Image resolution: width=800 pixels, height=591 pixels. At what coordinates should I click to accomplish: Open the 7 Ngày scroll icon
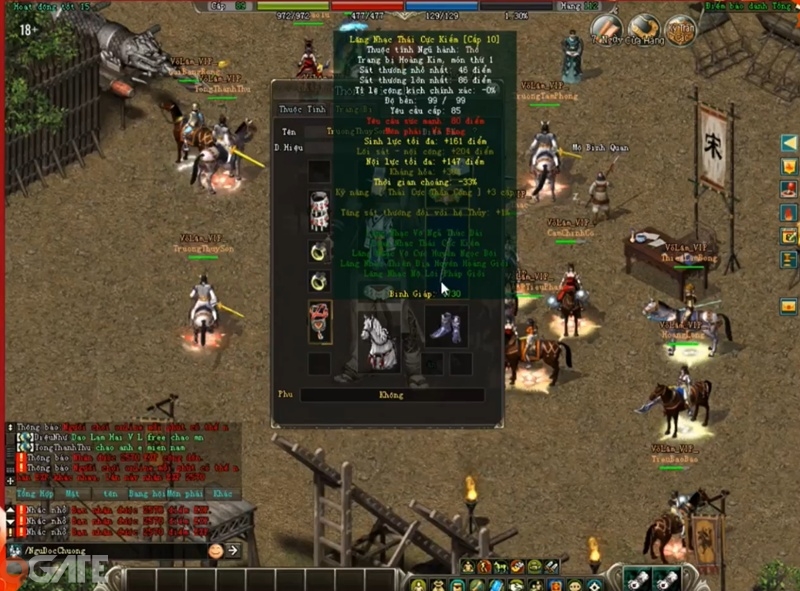click(x=605, y=30)
